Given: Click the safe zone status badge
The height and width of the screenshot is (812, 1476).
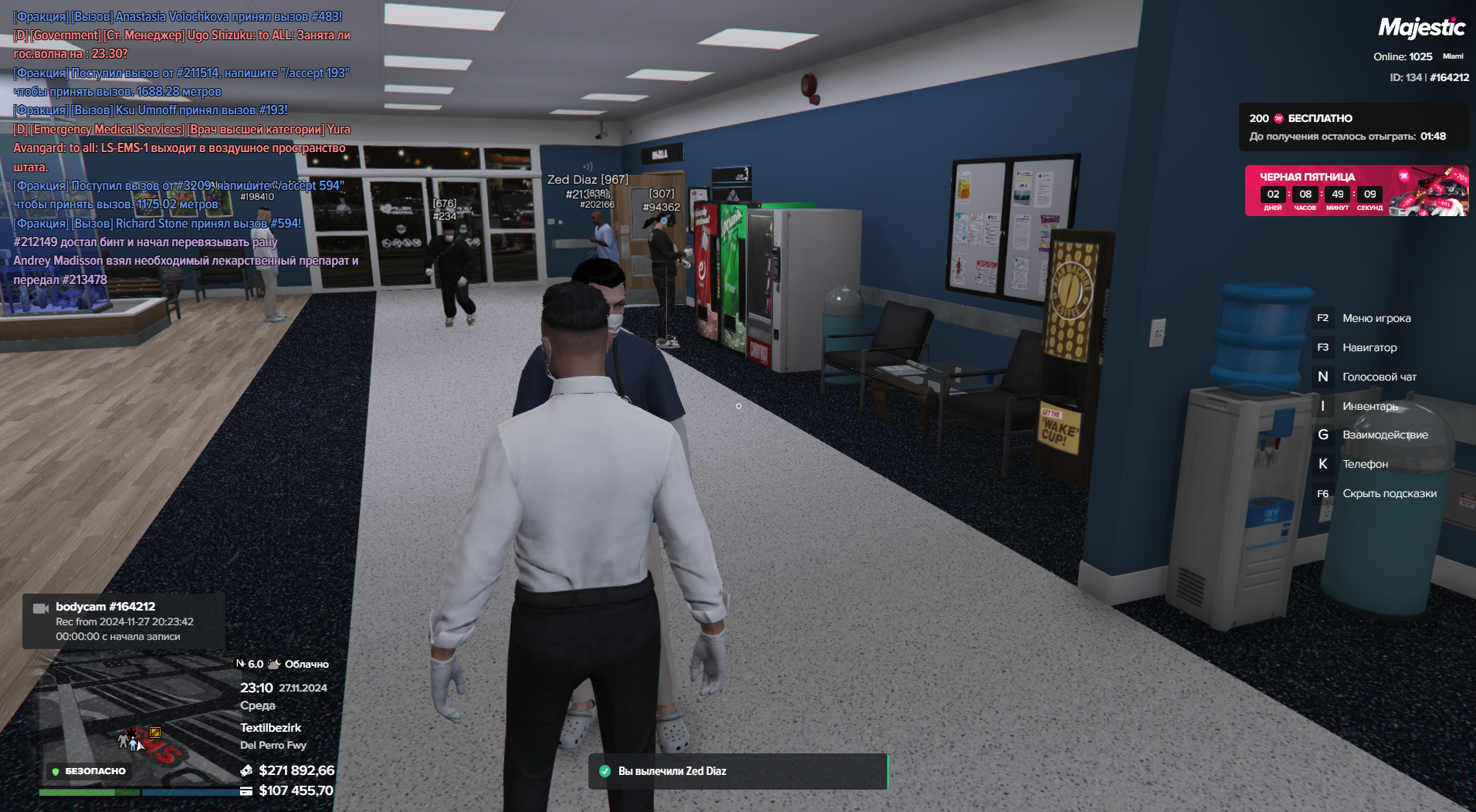Looking at the screenshot, I should [x=88, y=771].
